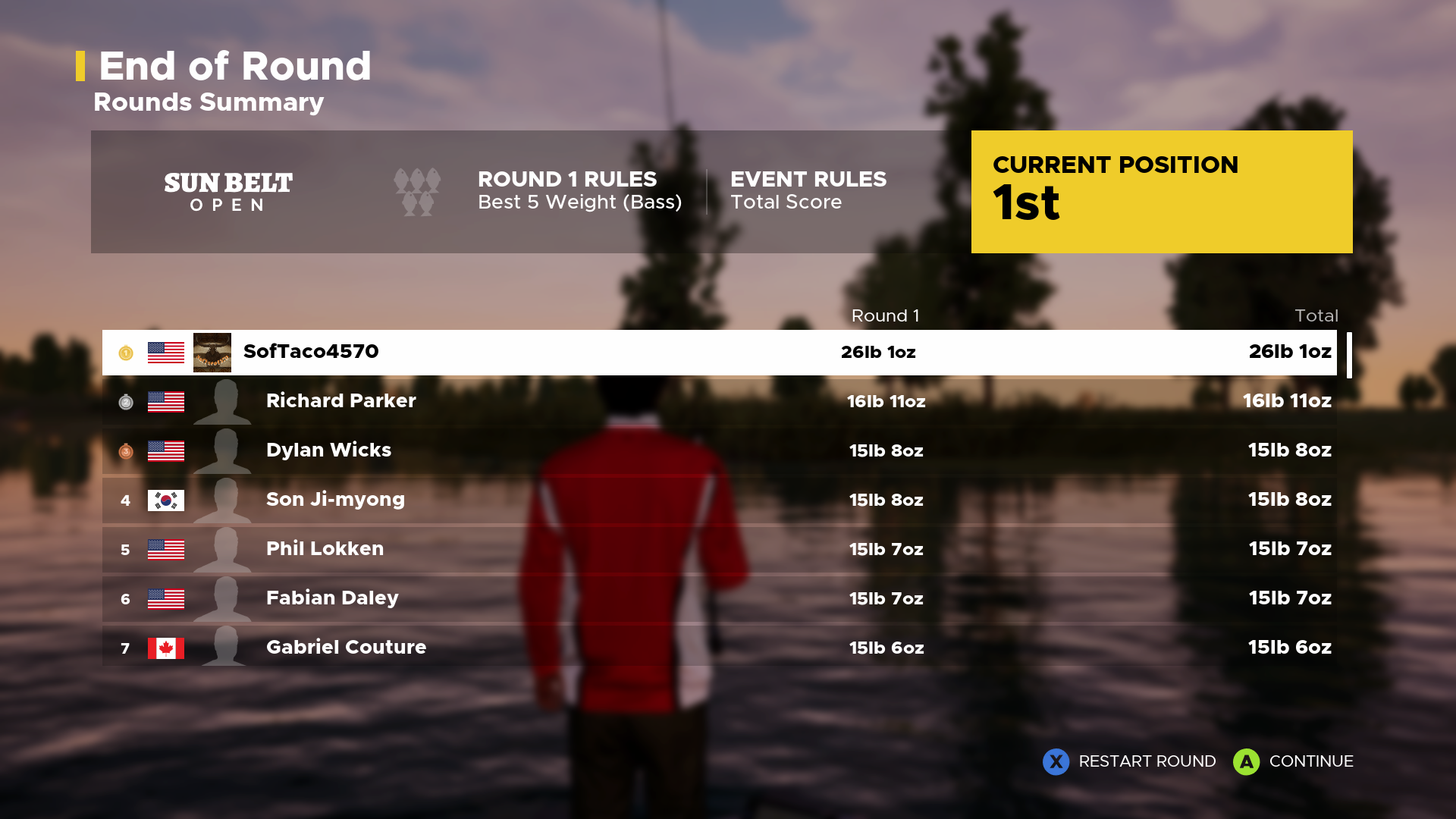Click the leaderboard scrollbar handle
This screenshot has width=1456, height=819.
[1349, 354]
